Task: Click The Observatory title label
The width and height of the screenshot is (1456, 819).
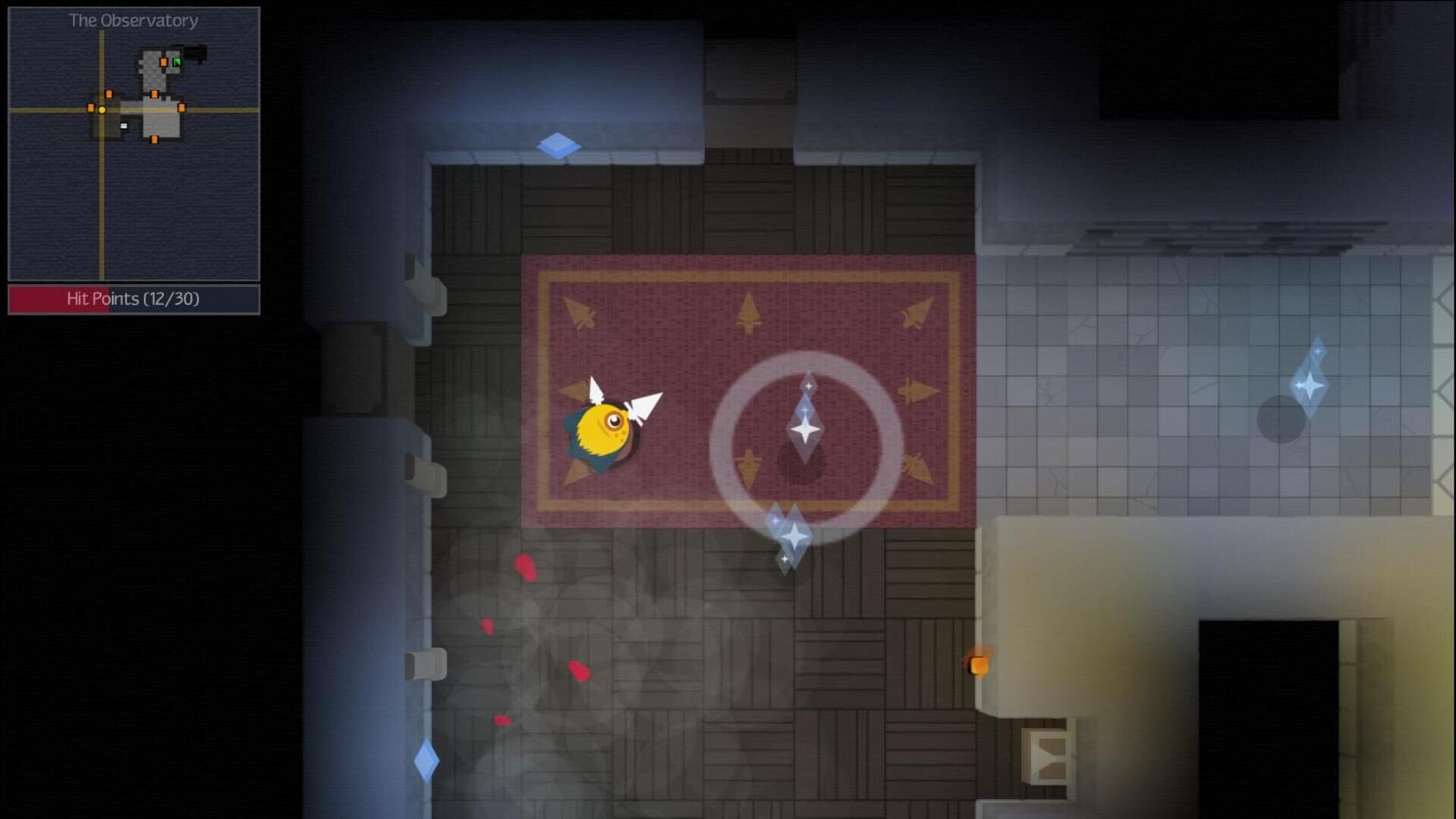Action: point(133,20)
